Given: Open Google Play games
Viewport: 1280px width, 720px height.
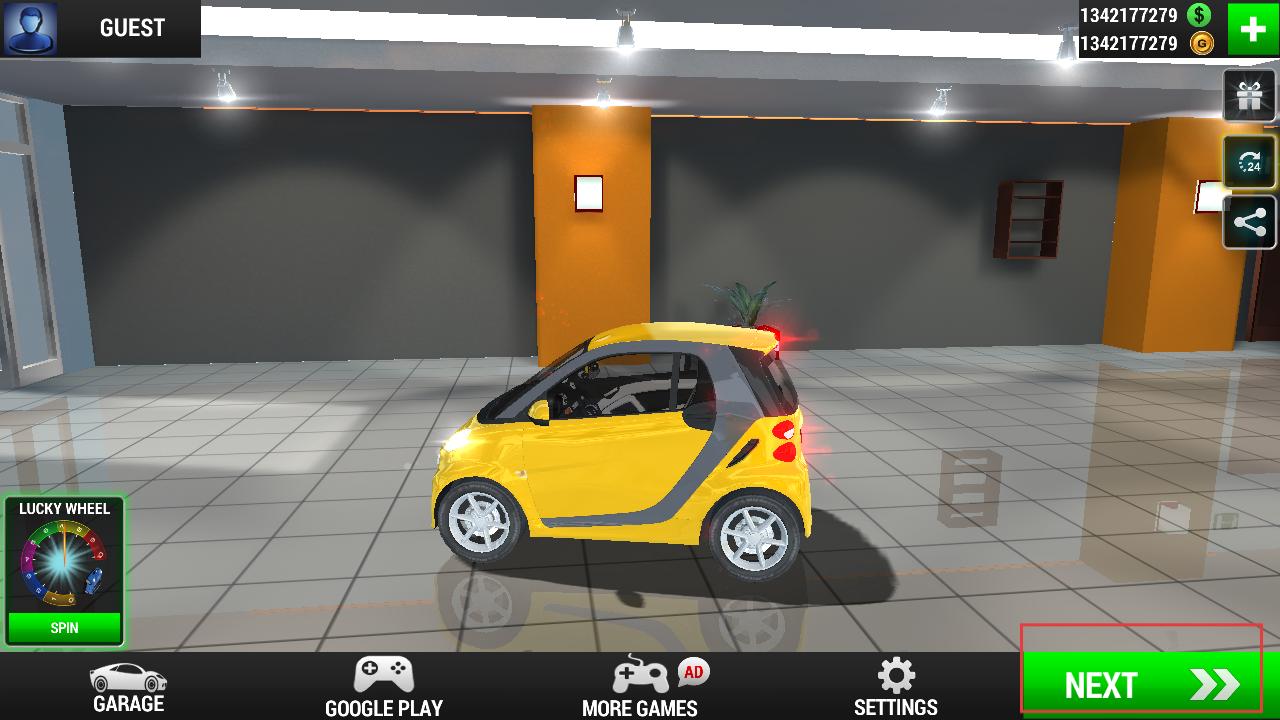Looking at the screenshot, I should pyautogui.click(x=384, y=687).
